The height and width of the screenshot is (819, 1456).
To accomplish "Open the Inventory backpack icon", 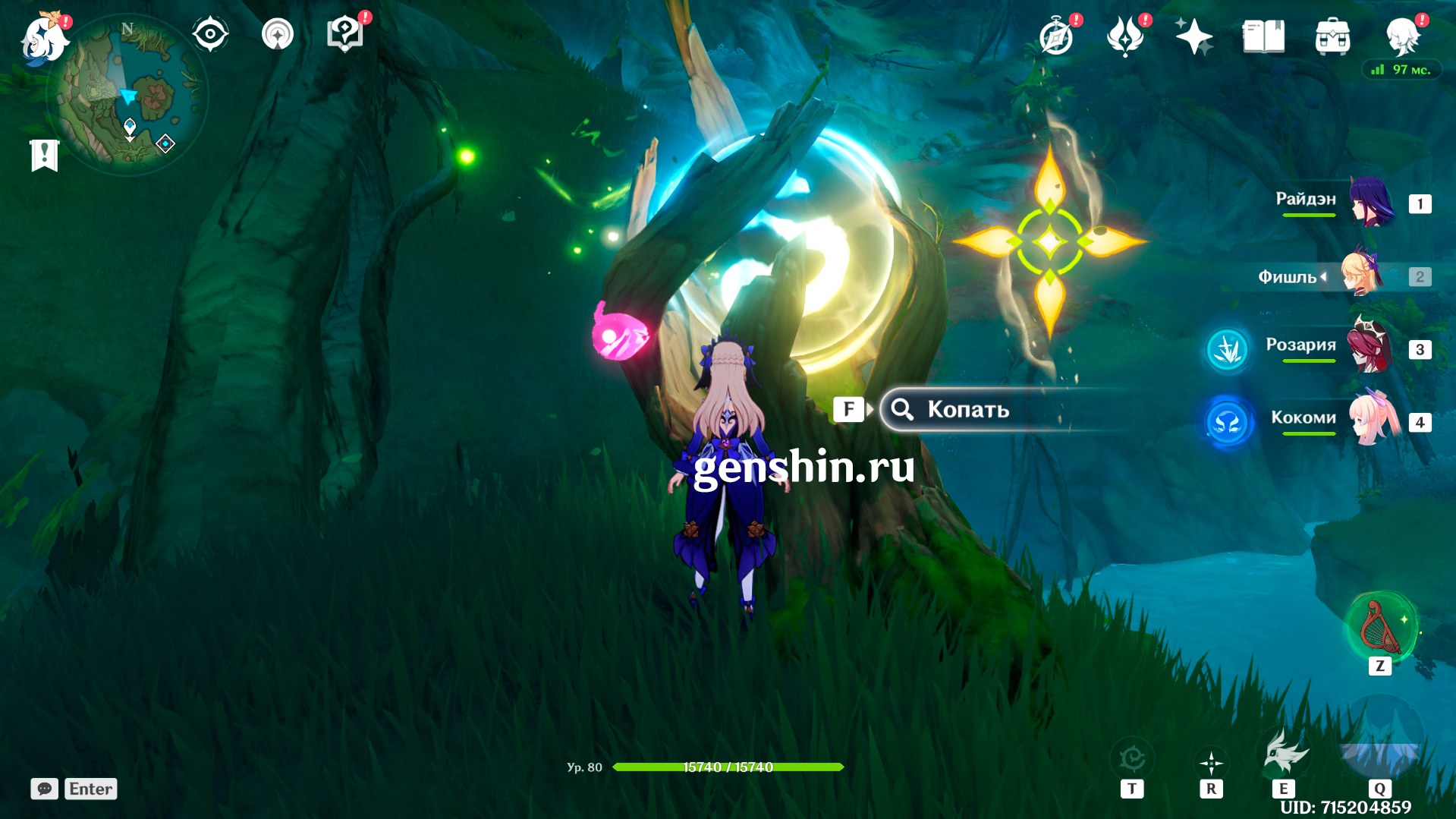I will coord(1332,36).
